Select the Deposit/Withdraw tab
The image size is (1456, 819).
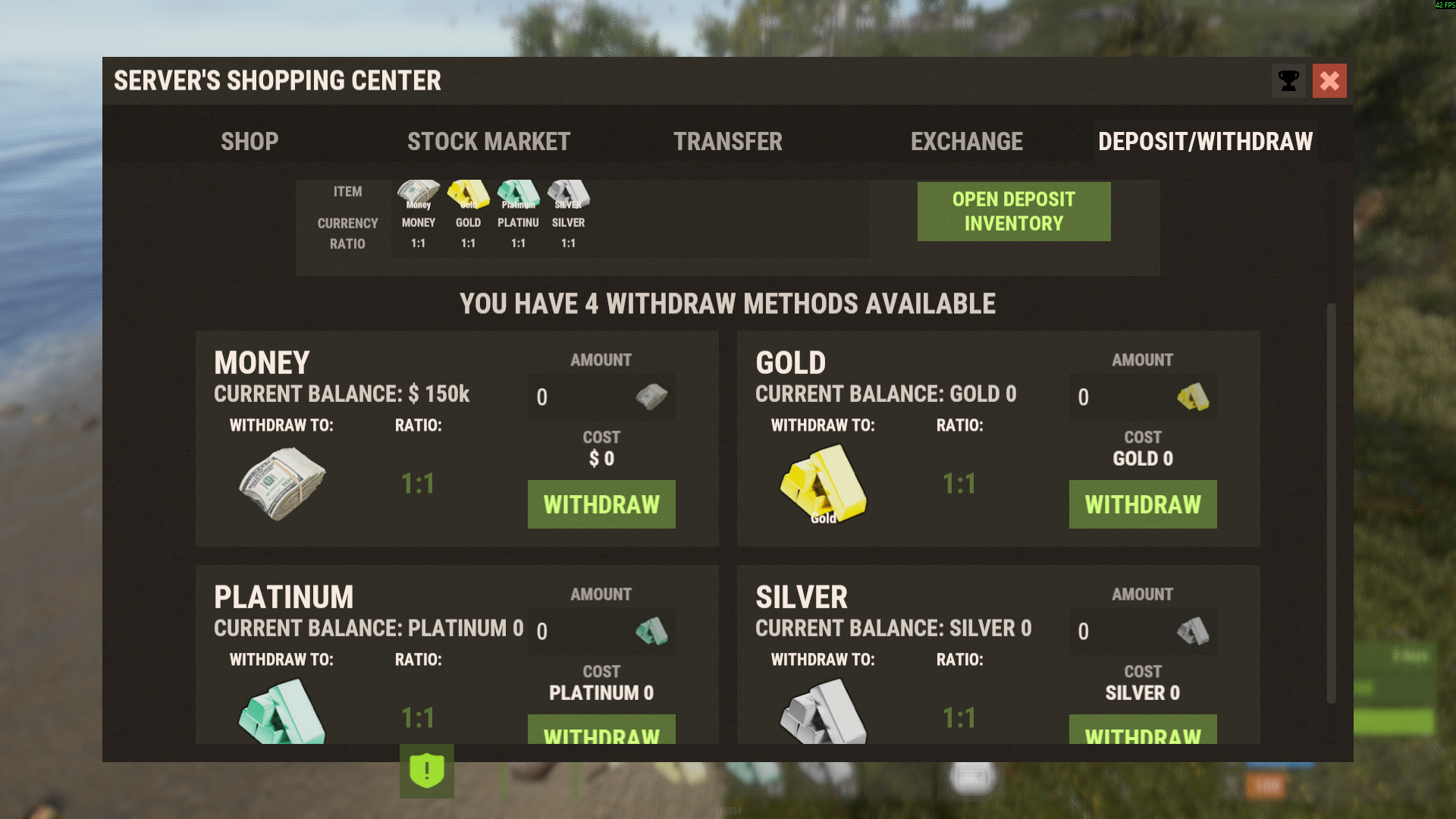[1205, 142]
